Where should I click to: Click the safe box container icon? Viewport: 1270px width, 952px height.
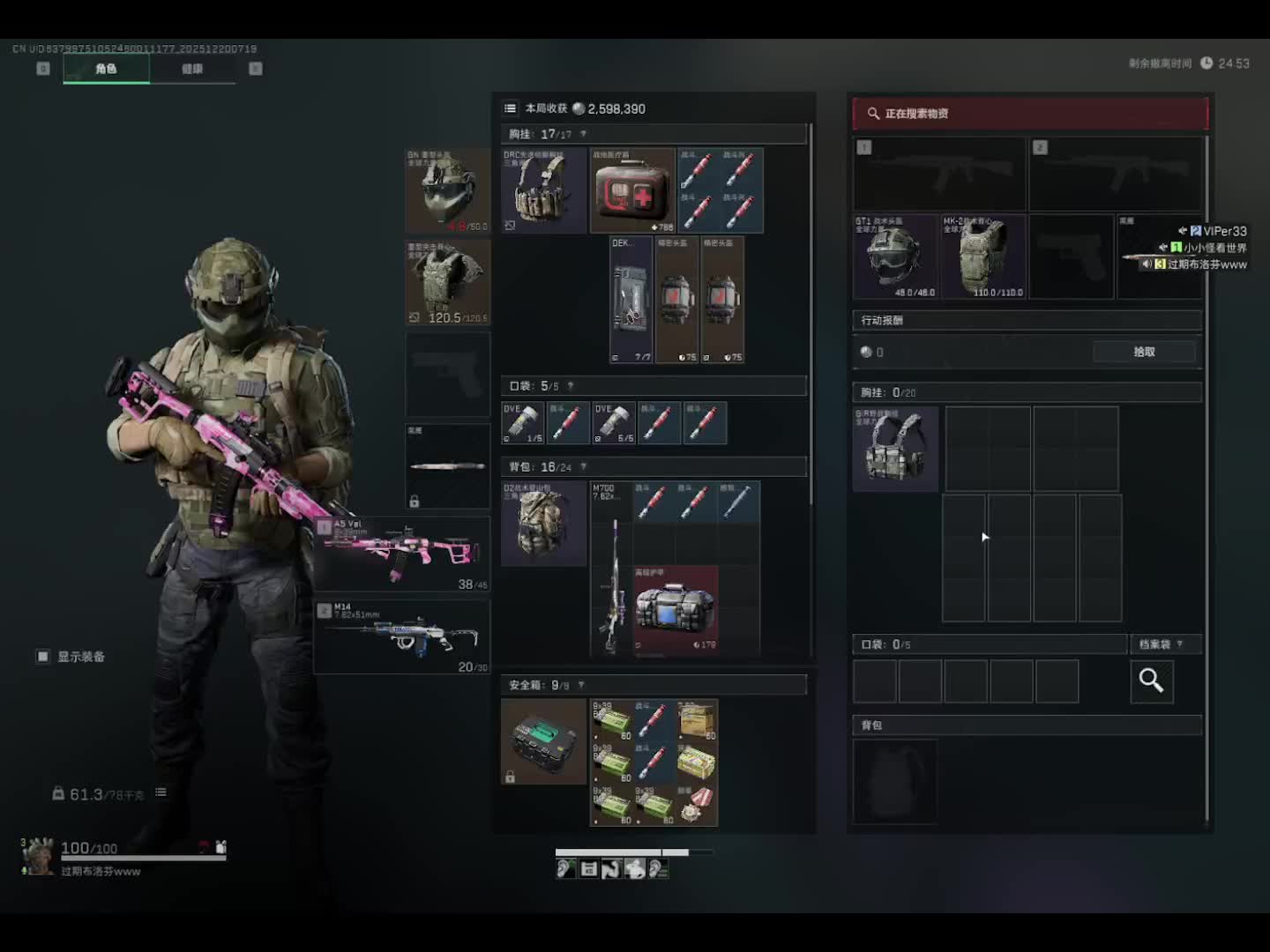click(543, 741)
